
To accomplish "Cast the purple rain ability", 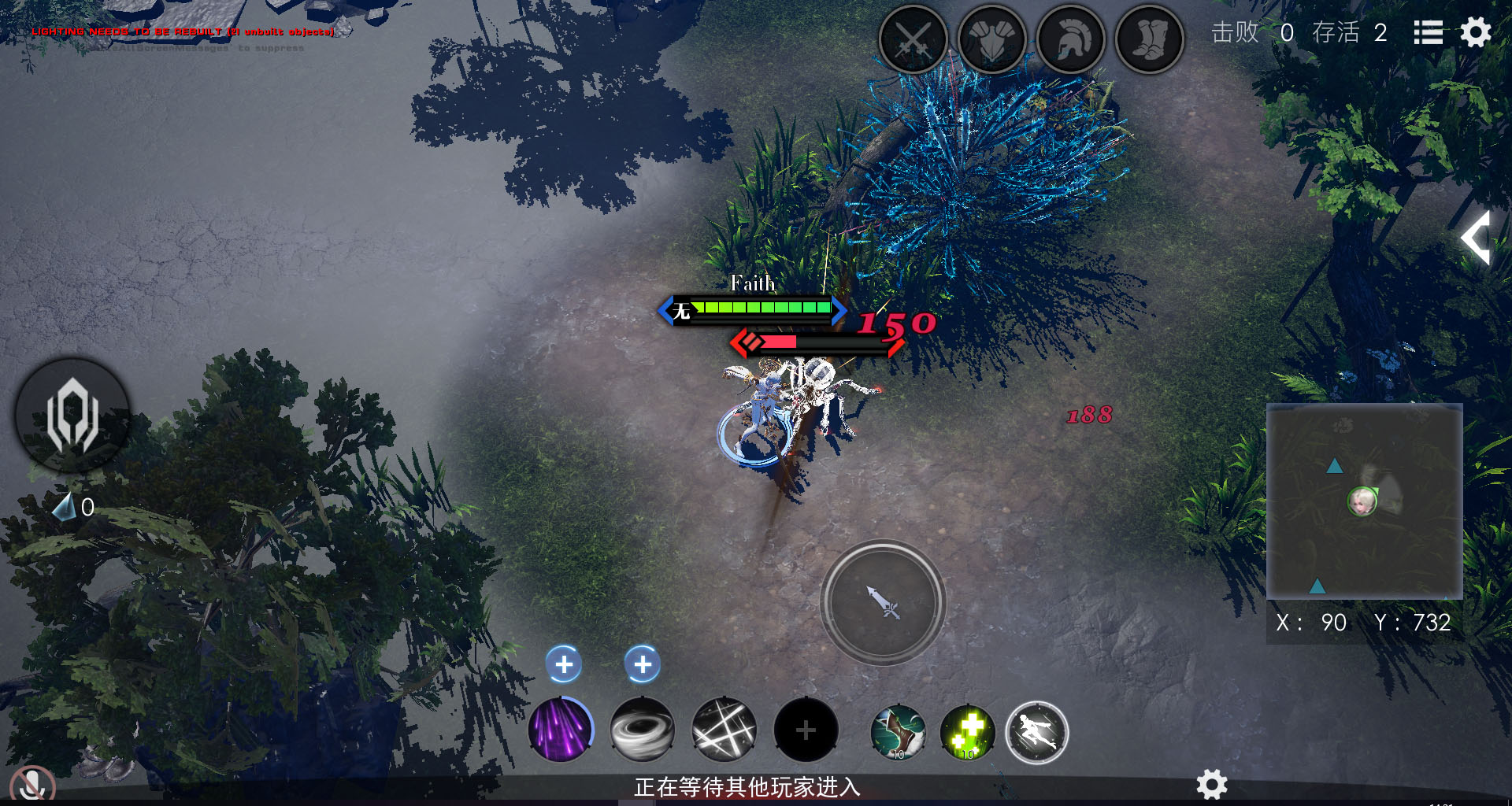I will (x=561, y=730).
